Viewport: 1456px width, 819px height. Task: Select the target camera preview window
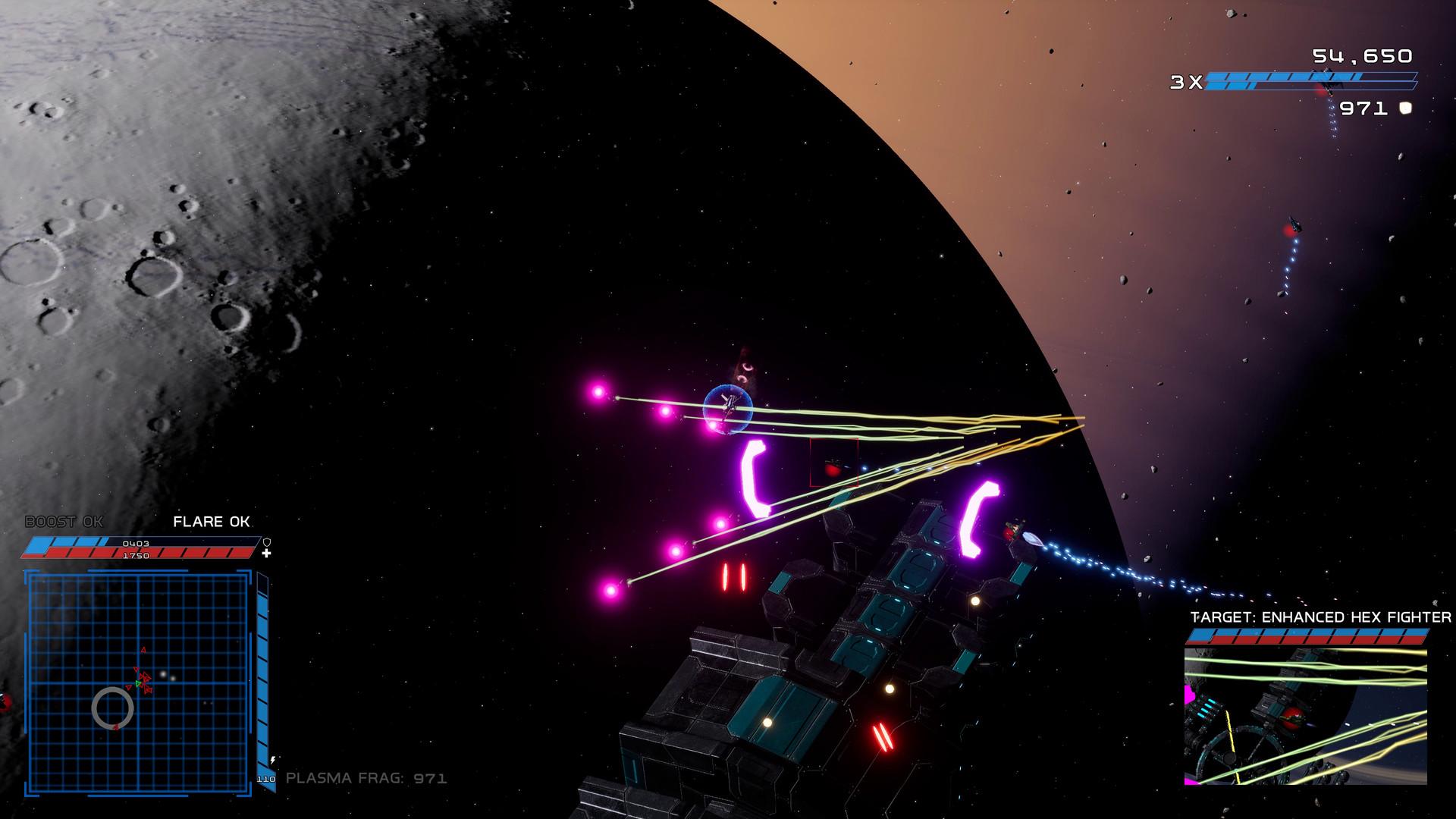pos(1305,717)
